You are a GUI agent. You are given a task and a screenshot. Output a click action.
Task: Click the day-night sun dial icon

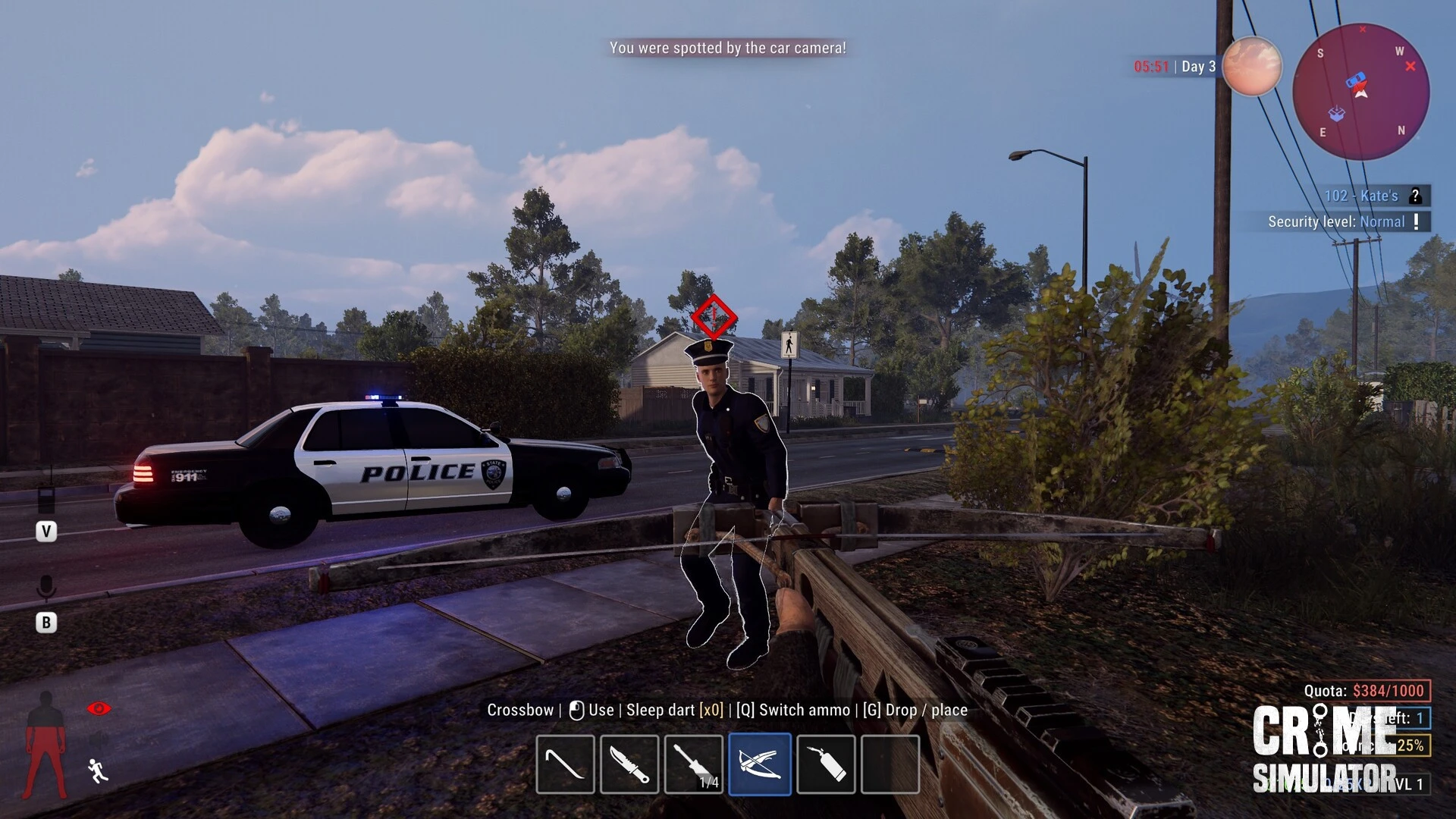(x=1251, y=67)
